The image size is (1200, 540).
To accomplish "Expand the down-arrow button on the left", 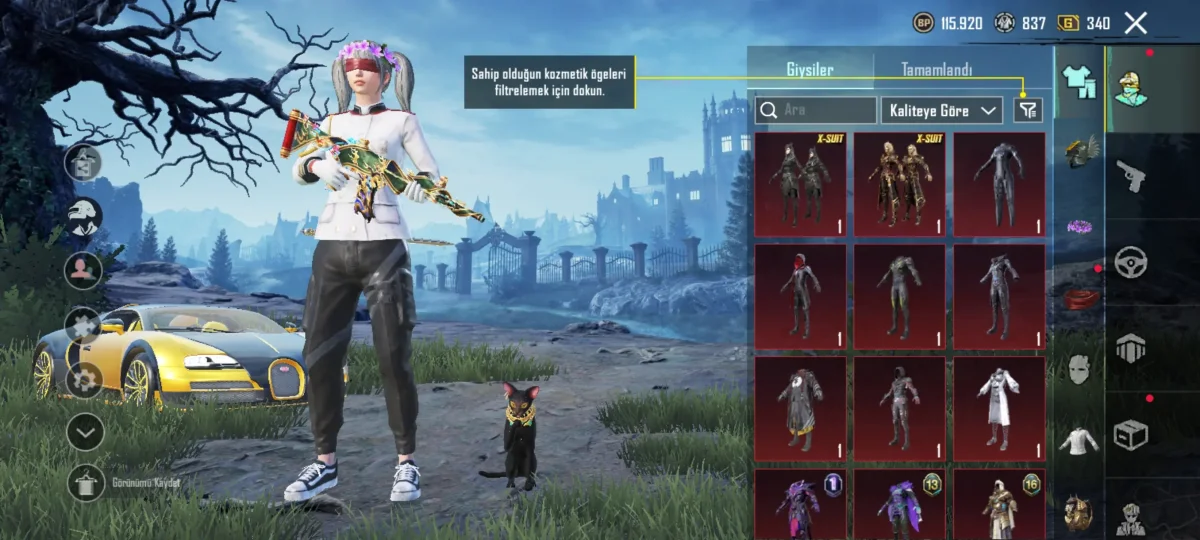I will coord(86,432).
